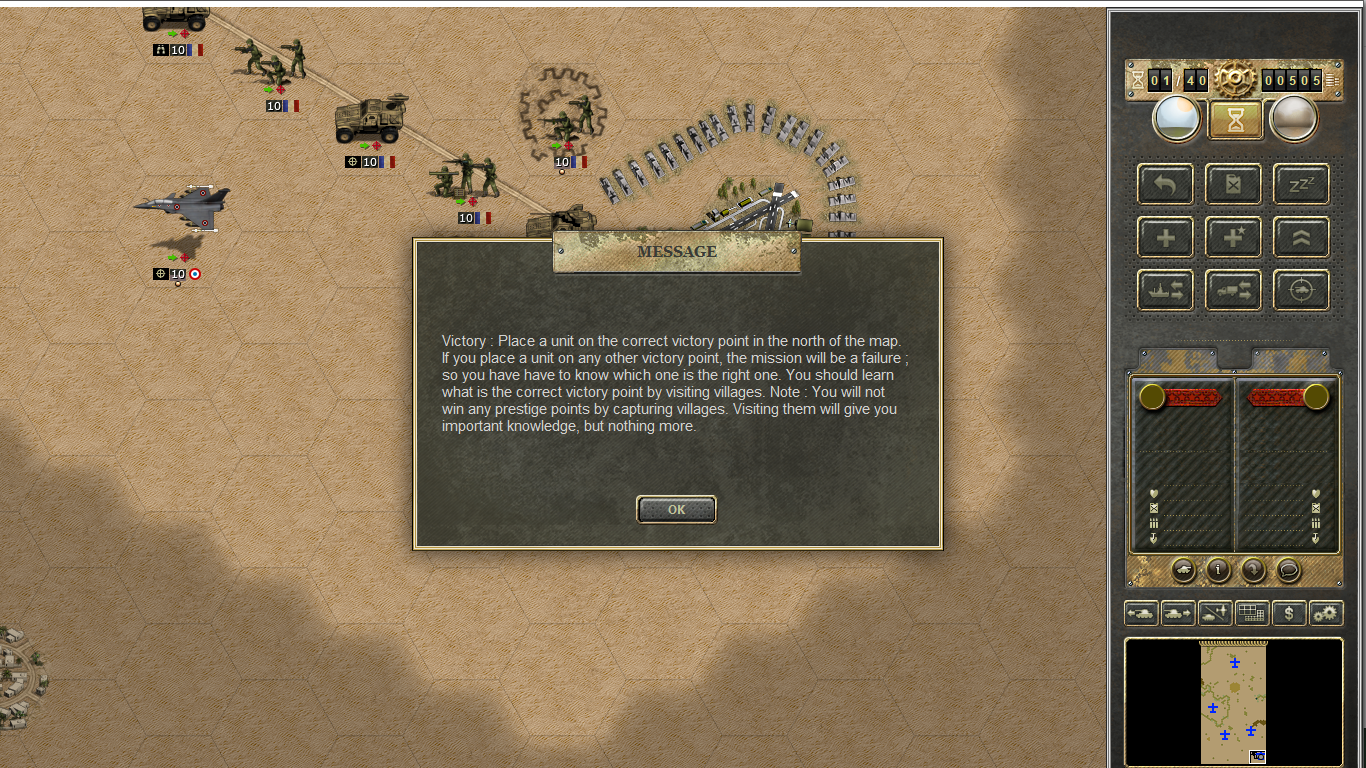Click on the strategic minimap
1366x768 pixels.
(x=1233, y=702)
